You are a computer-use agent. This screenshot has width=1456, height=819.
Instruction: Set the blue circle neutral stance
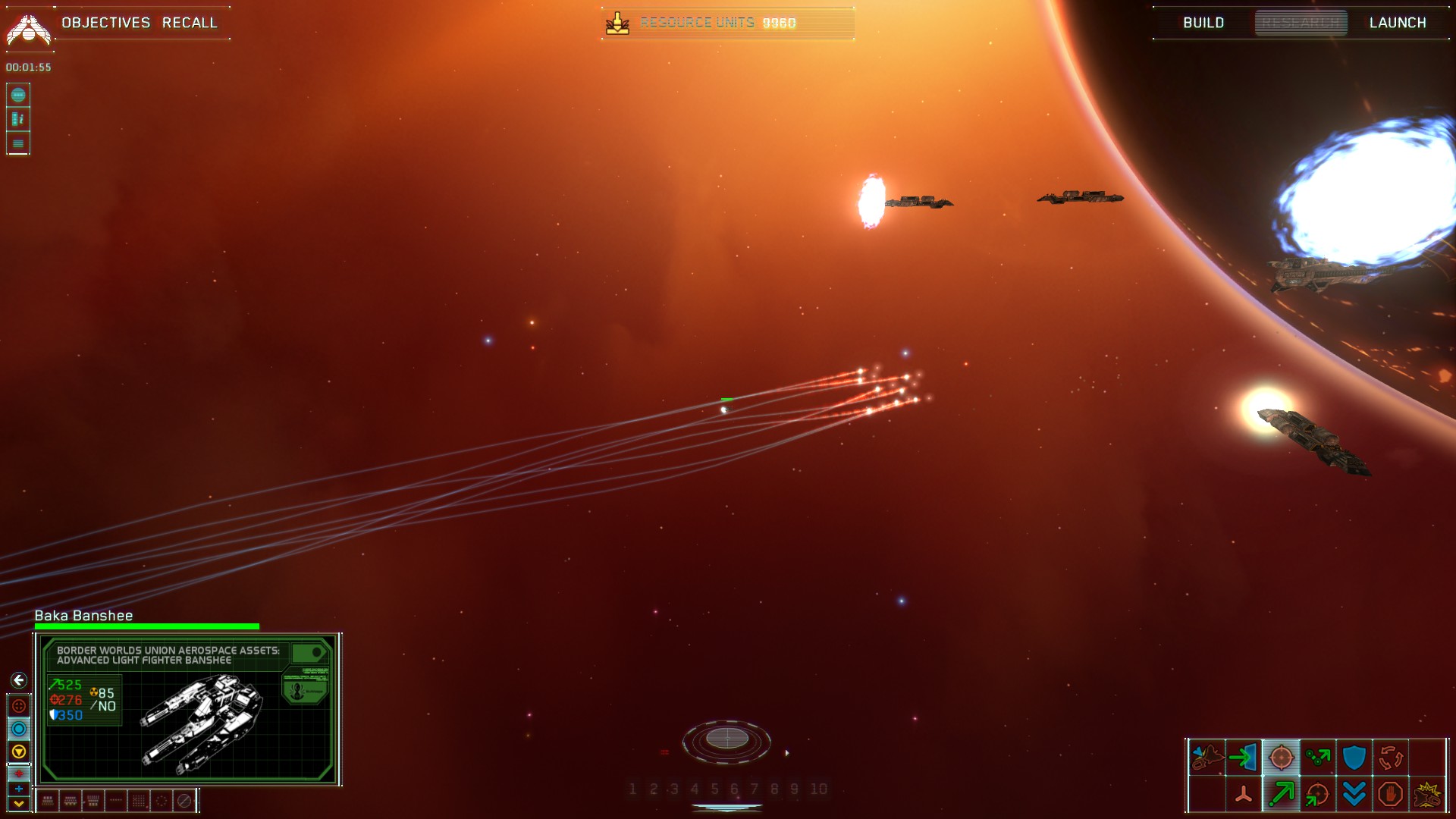coord(19,729)
